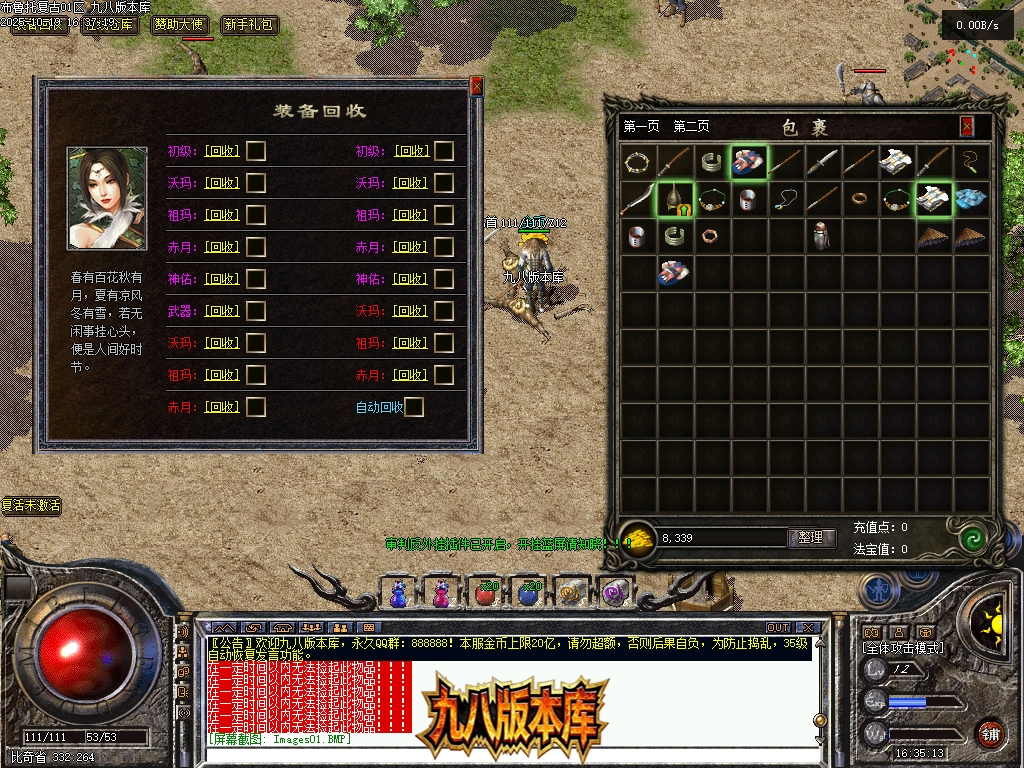Open the round 铺 shop button
This screenshot has width=1024, height=768.
tap(990, 733)
